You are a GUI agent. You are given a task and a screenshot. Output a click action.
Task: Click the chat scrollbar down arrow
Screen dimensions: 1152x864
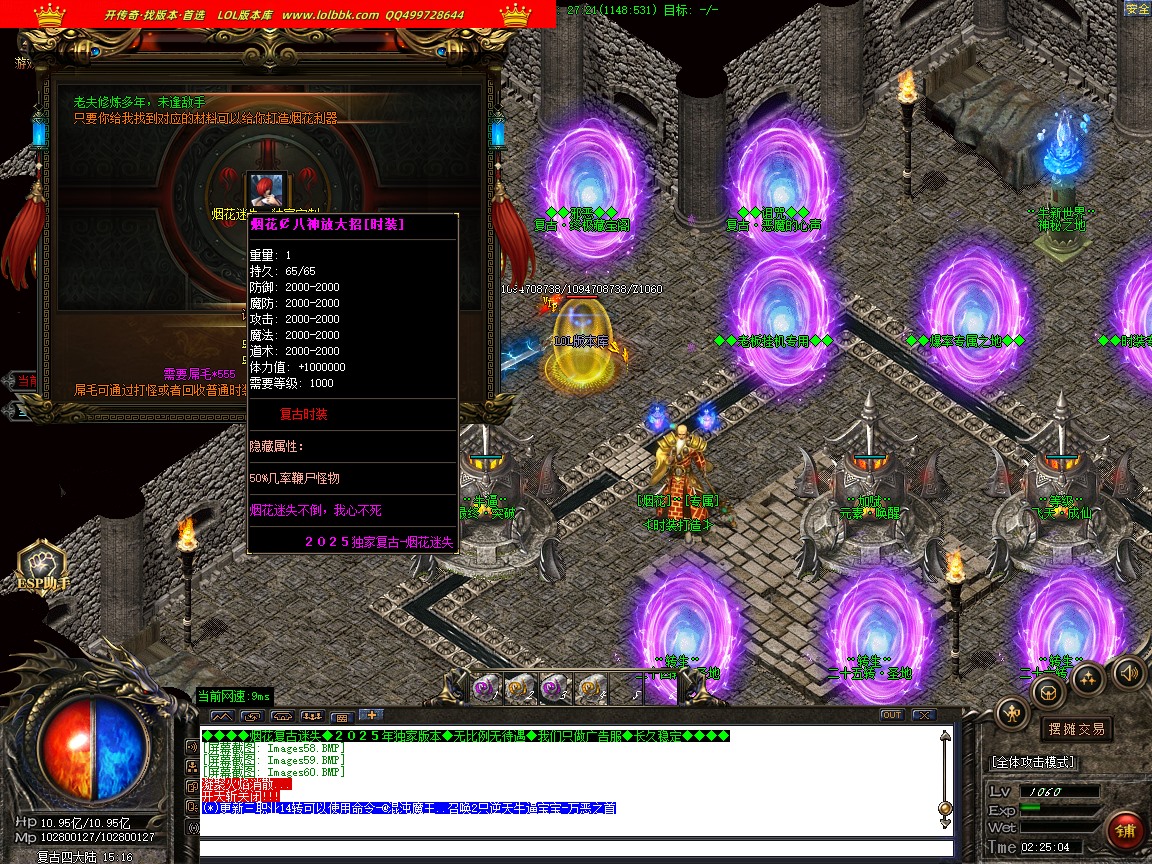[x=945, y=823]
